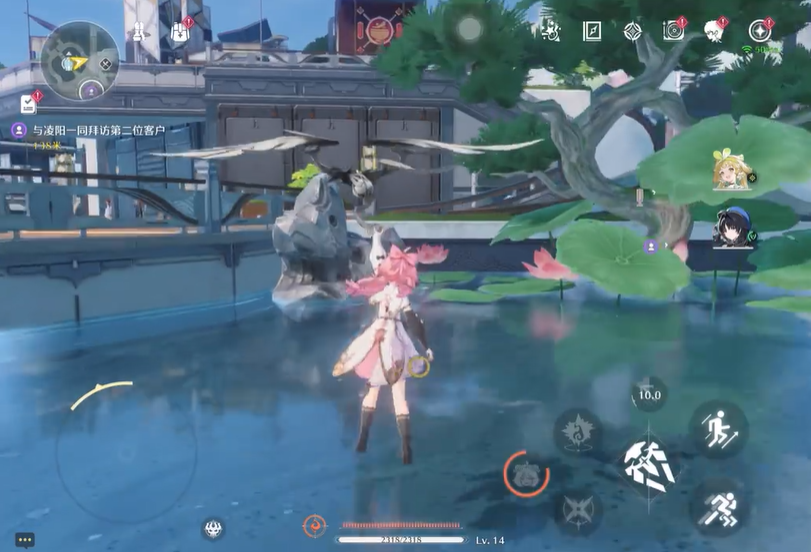Viewport: 811px width, 552px height.
Task: Activate the crossed-blades skill button
Action: [577, 510]
